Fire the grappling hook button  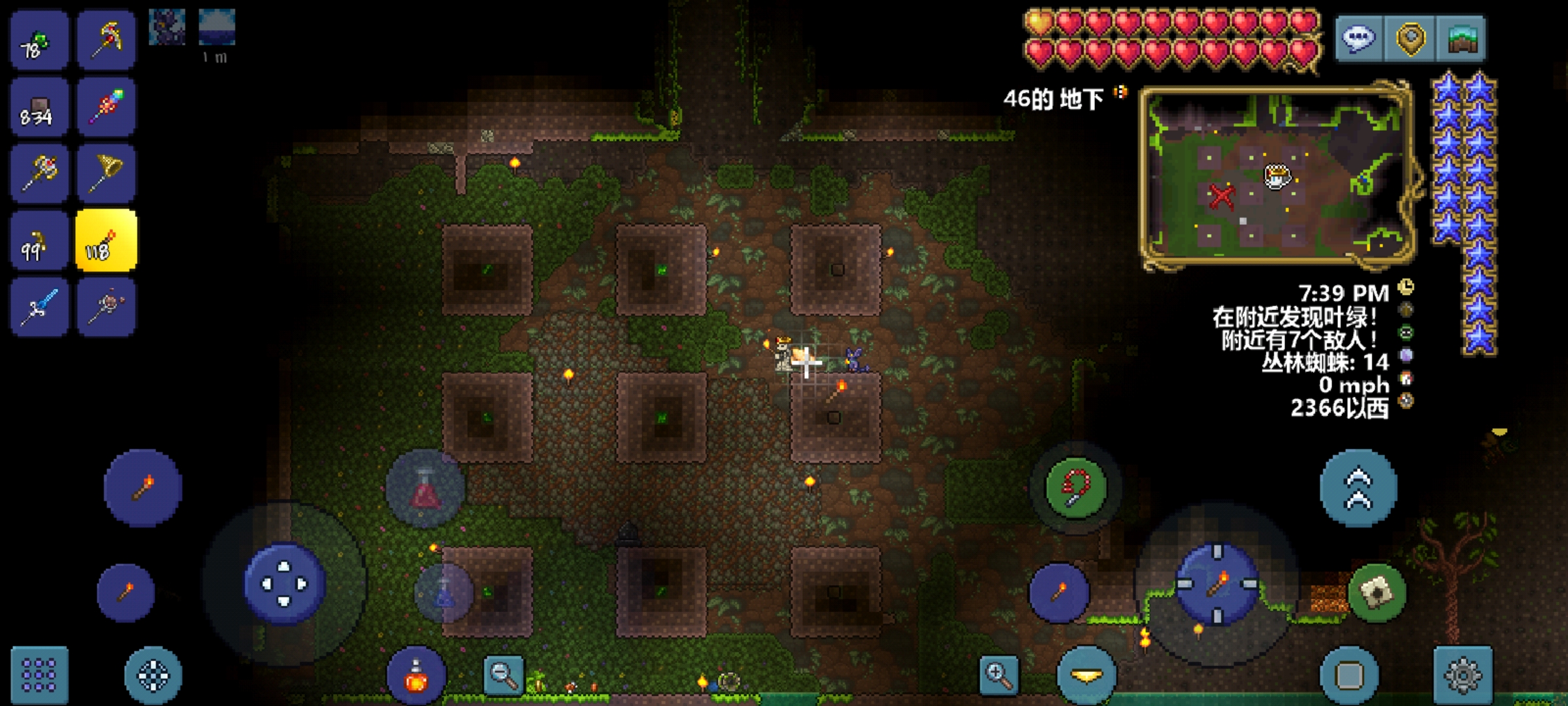[x=1076, y=488]
